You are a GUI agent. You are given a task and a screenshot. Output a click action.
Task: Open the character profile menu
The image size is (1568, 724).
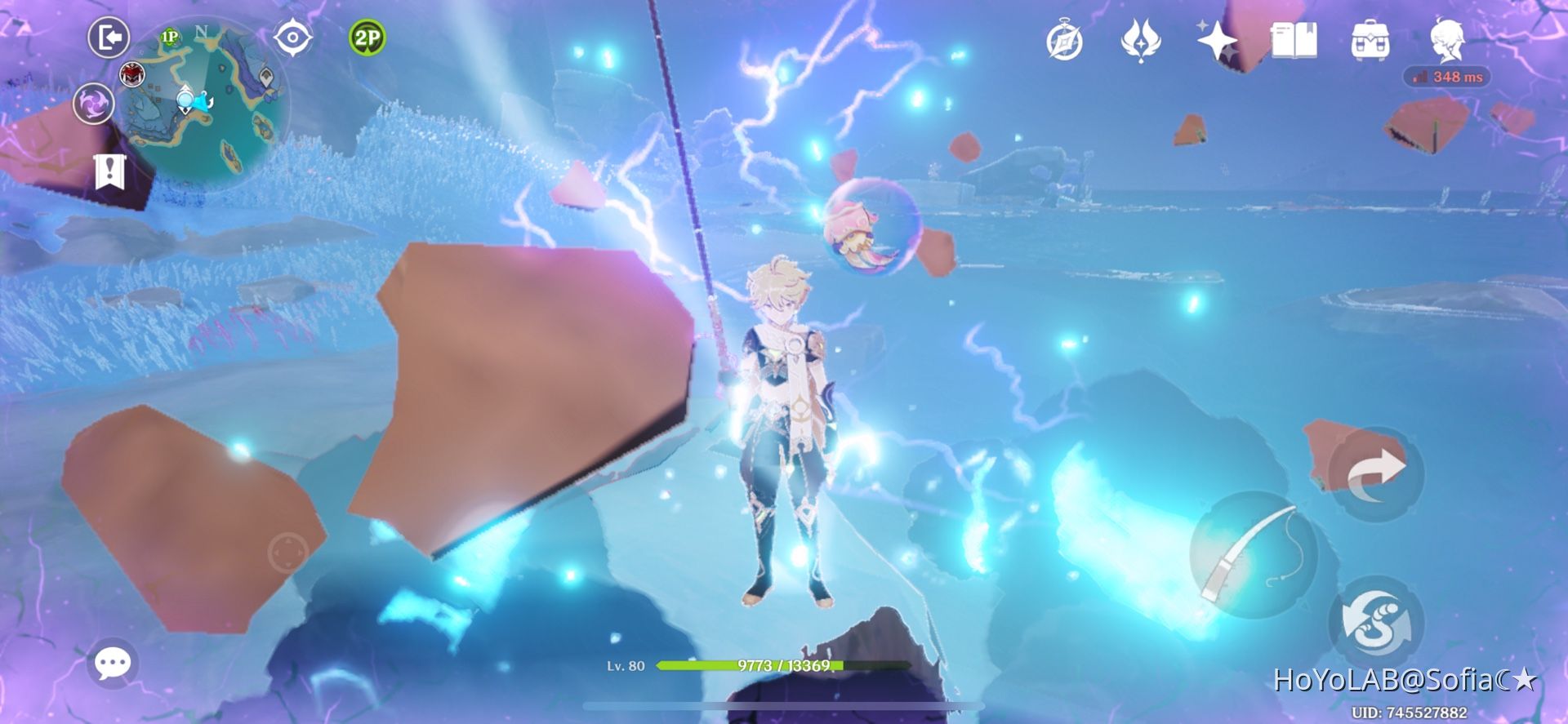point(1449,41)
